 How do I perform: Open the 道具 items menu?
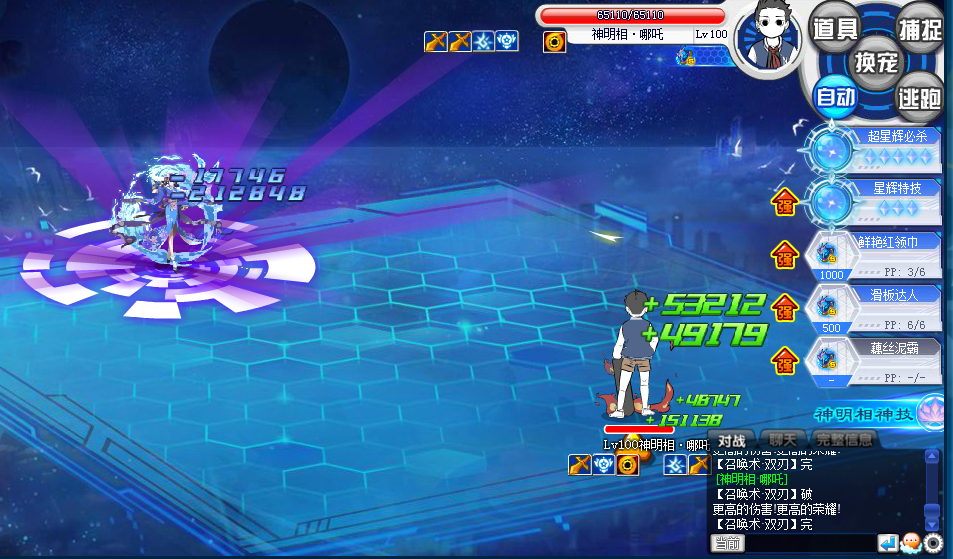click(834, 29)
